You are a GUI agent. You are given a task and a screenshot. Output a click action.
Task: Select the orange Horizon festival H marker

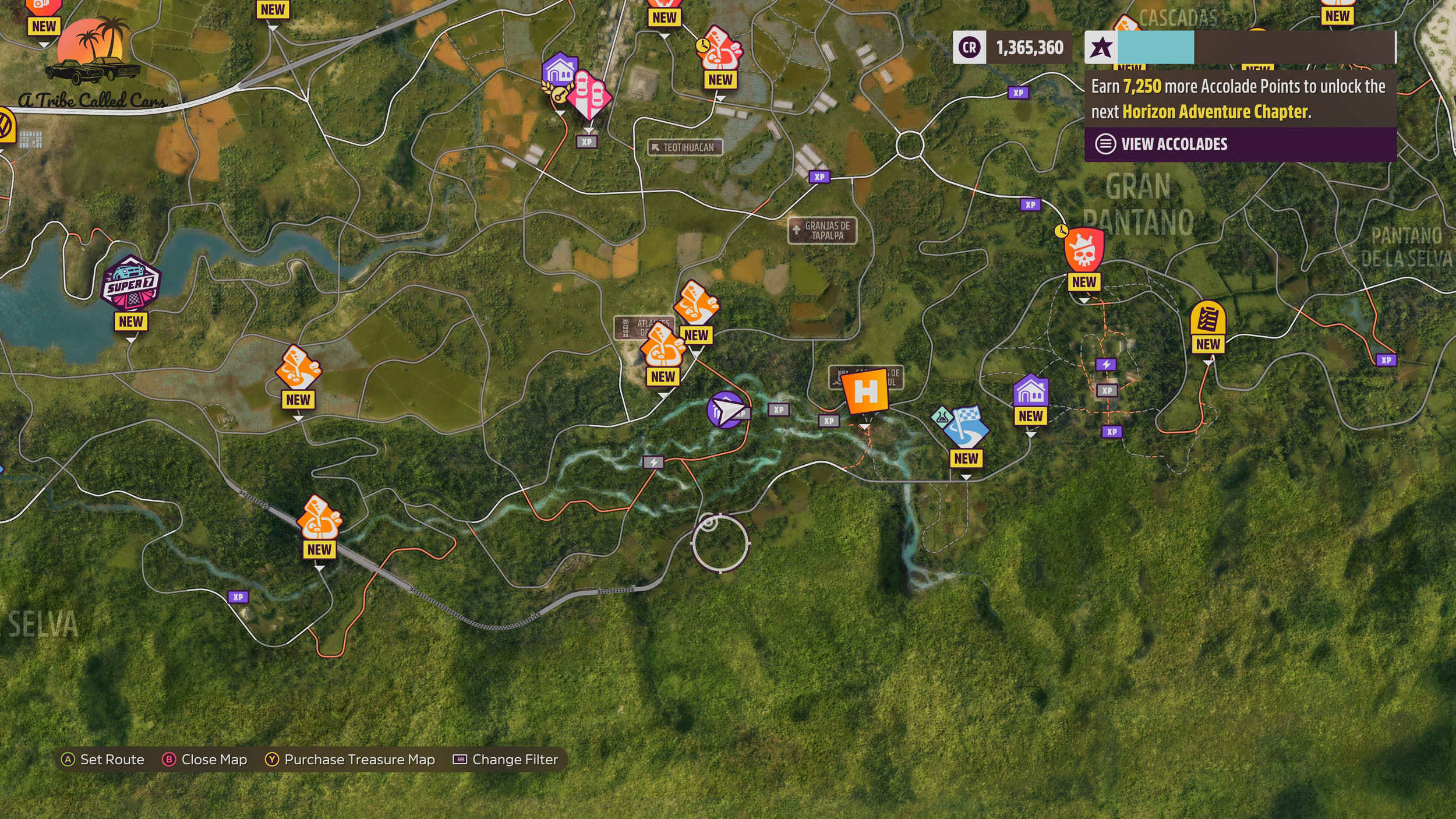pyautogui.click(x=865, y=392)
